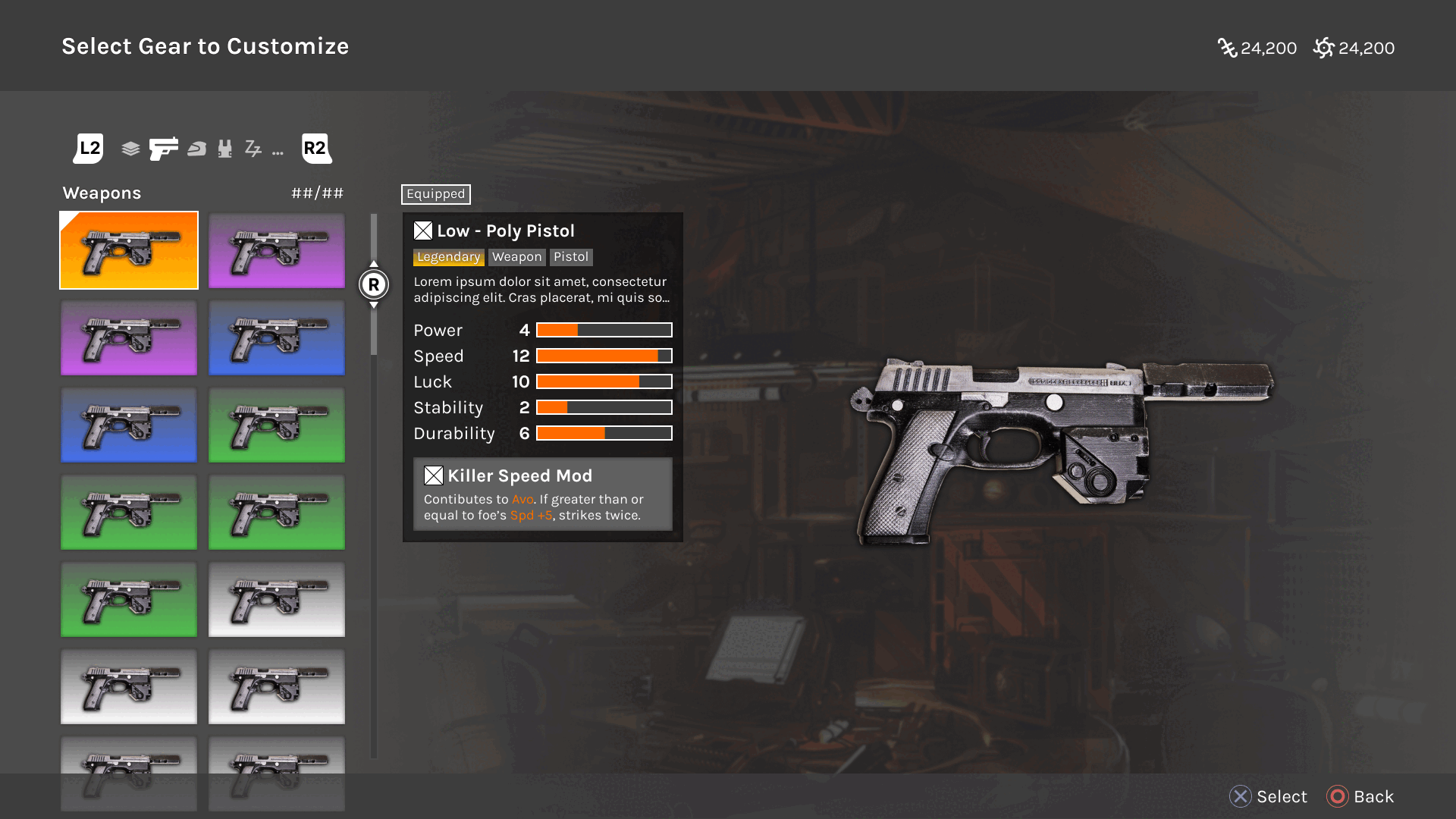Select the orange legendary Poly Pistol slot
The image size is (1456, 819).
tap(129, 250)
